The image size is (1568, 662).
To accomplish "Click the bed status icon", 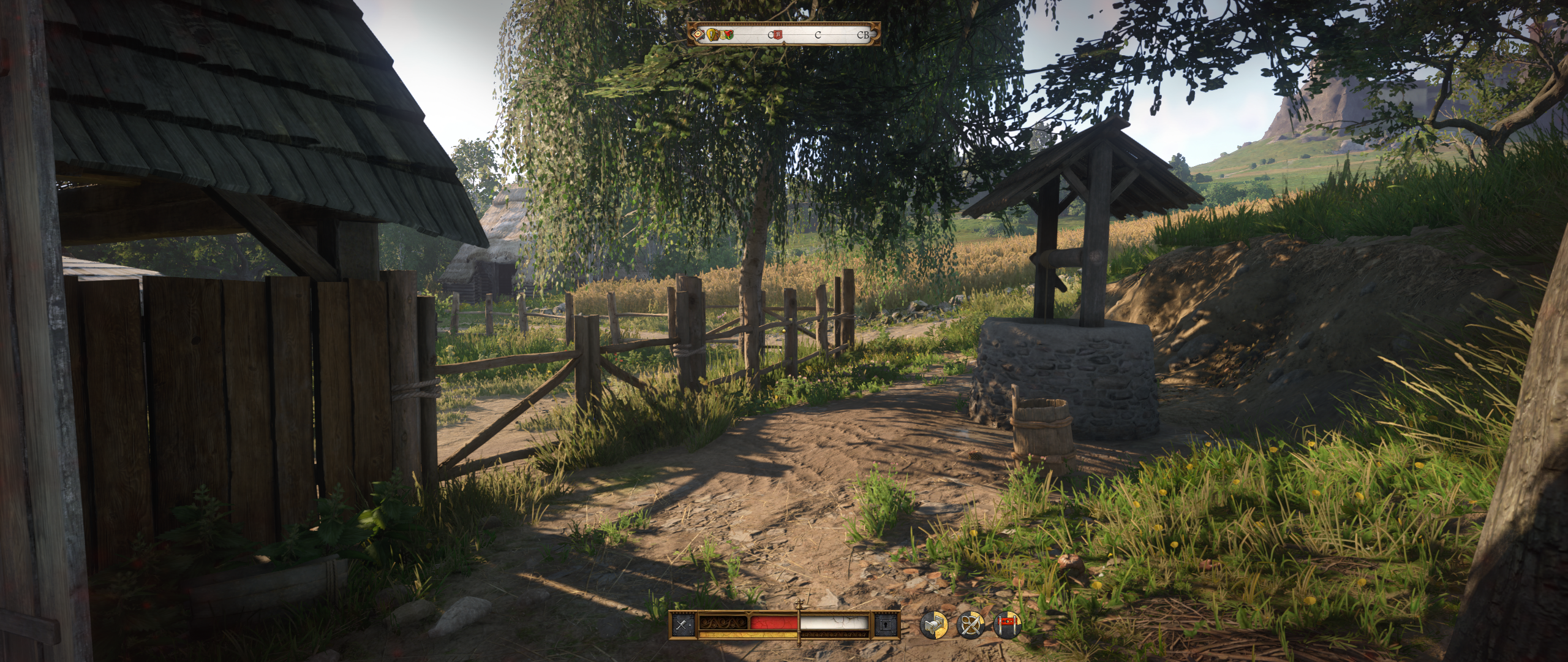I will [934, 625].
